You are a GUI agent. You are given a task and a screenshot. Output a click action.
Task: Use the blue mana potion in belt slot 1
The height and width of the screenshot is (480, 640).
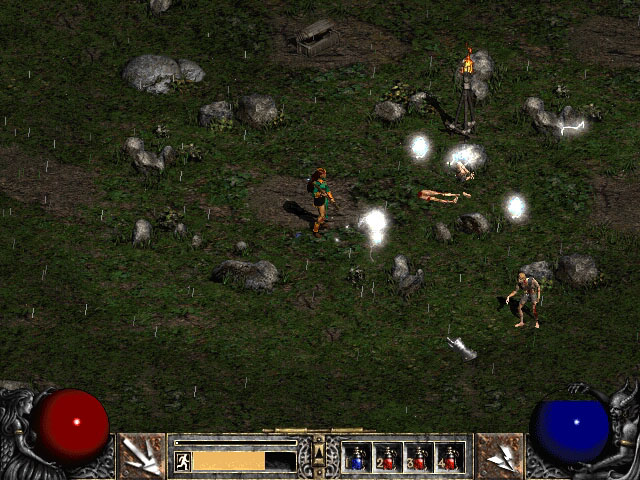tap(357, 458)
